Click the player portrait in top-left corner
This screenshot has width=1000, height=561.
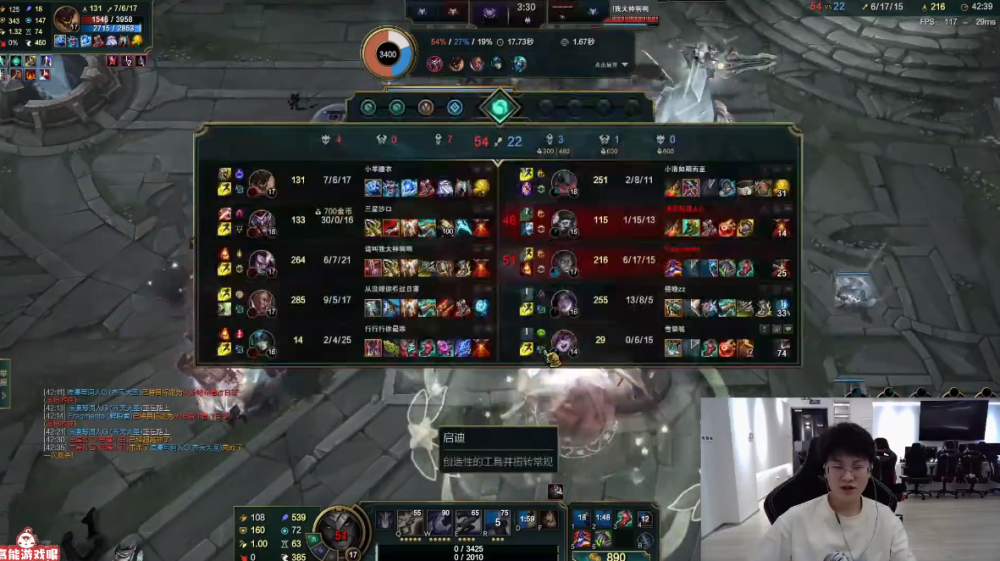pyautogui.click(x=69, y=20)
